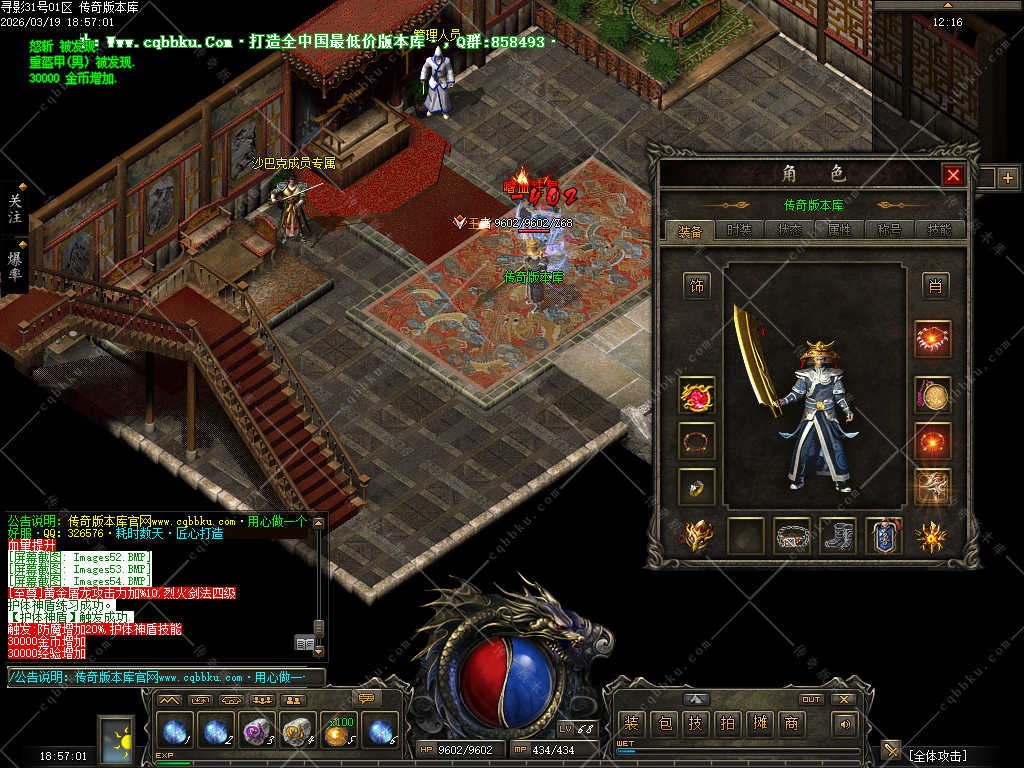Select the 称号 title tab
The height and width of the screenshot is (768, 1024).
coord(889,230)
